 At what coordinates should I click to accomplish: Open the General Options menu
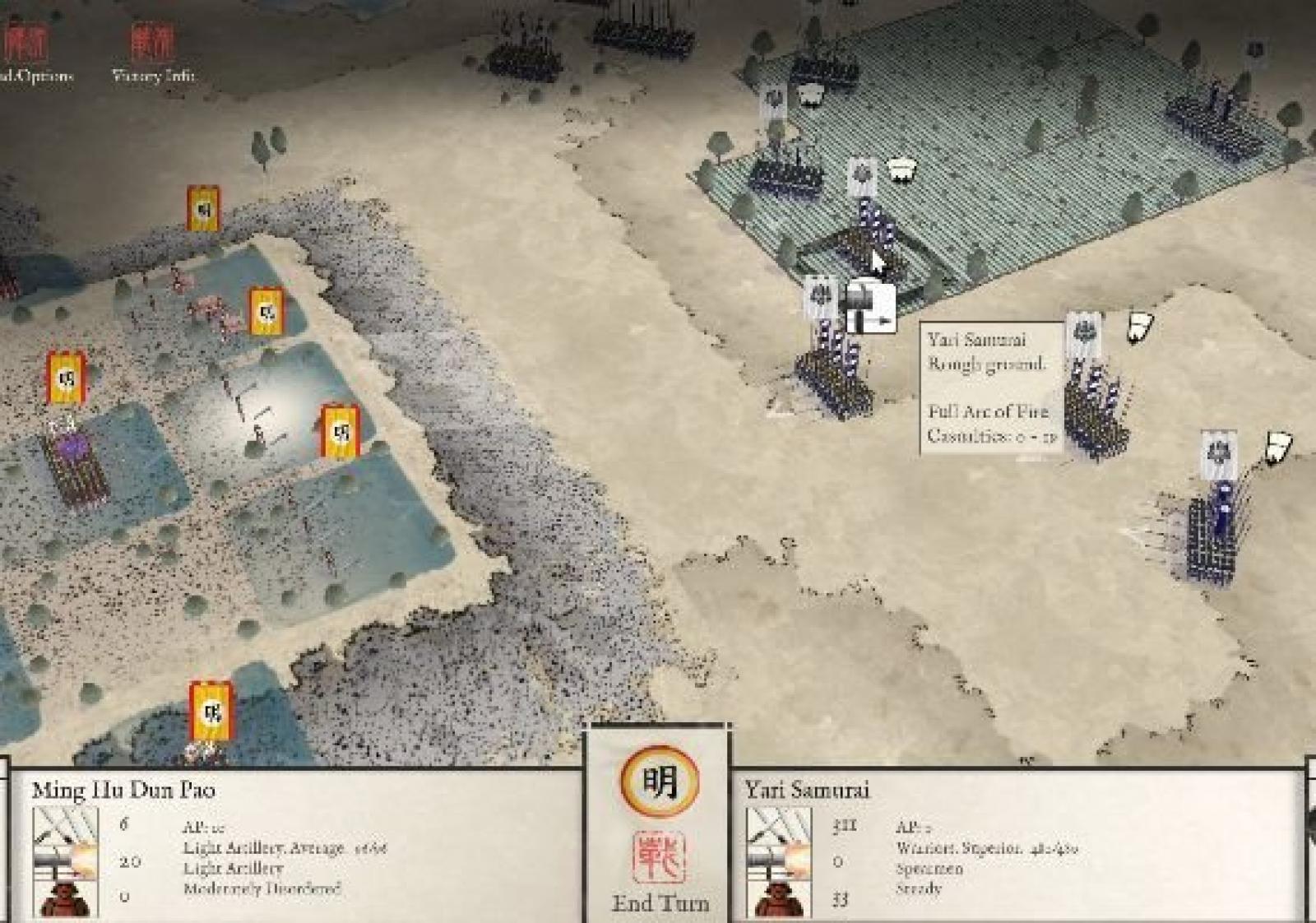point(29,51)
